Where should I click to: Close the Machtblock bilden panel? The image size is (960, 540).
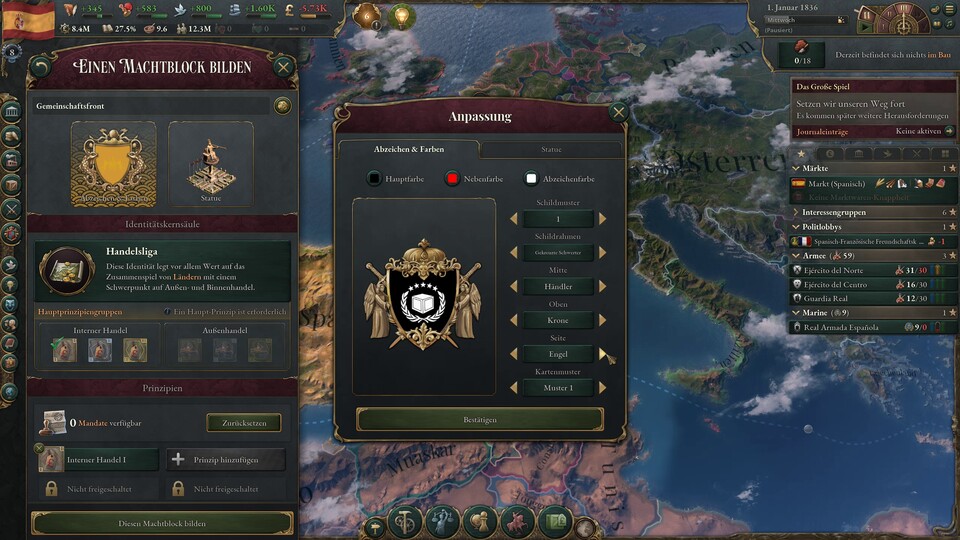283,68
